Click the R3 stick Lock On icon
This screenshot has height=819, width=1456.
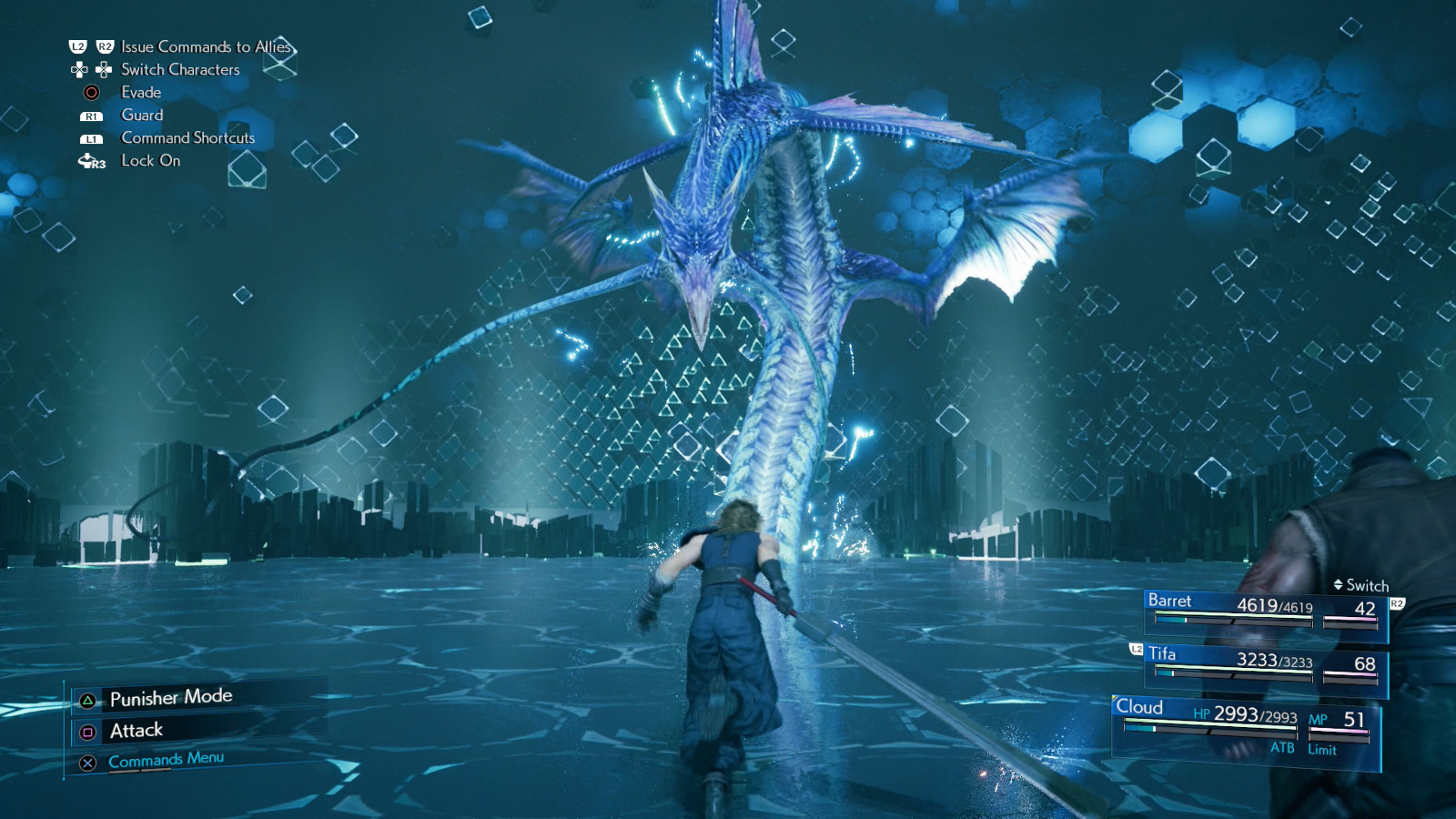(x=90, y=160)
